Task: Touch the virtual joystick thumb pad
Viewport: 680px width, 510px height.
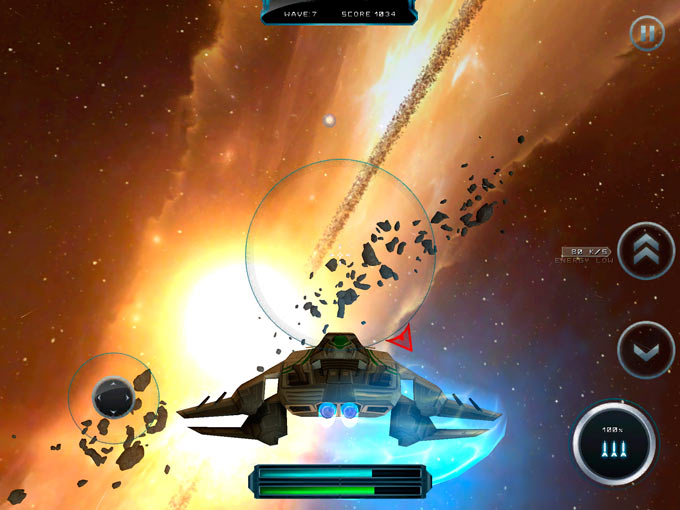Action: pos(113,397)
